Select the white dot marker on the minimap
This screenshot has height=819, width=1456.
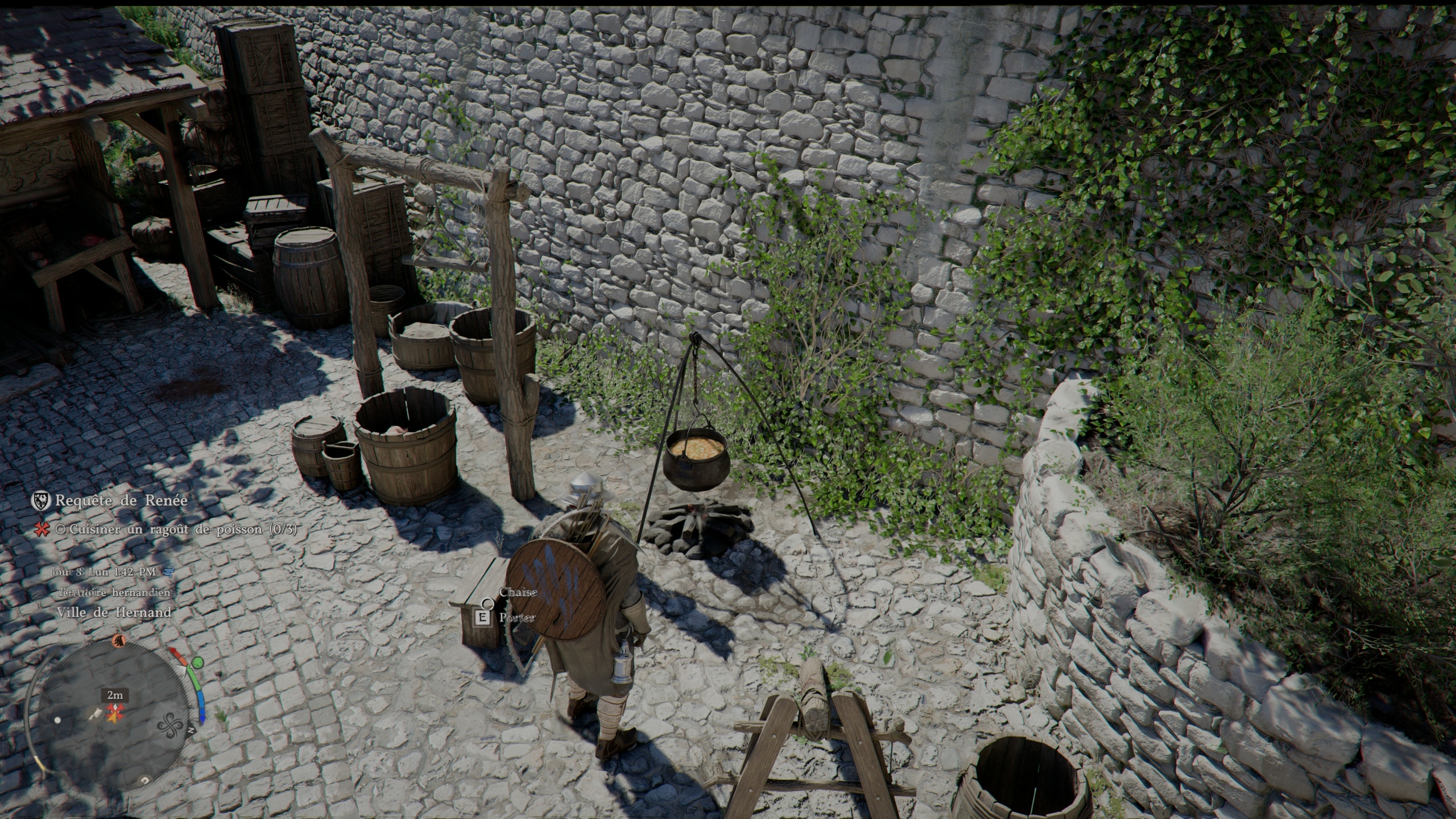(x=57, y=719)
